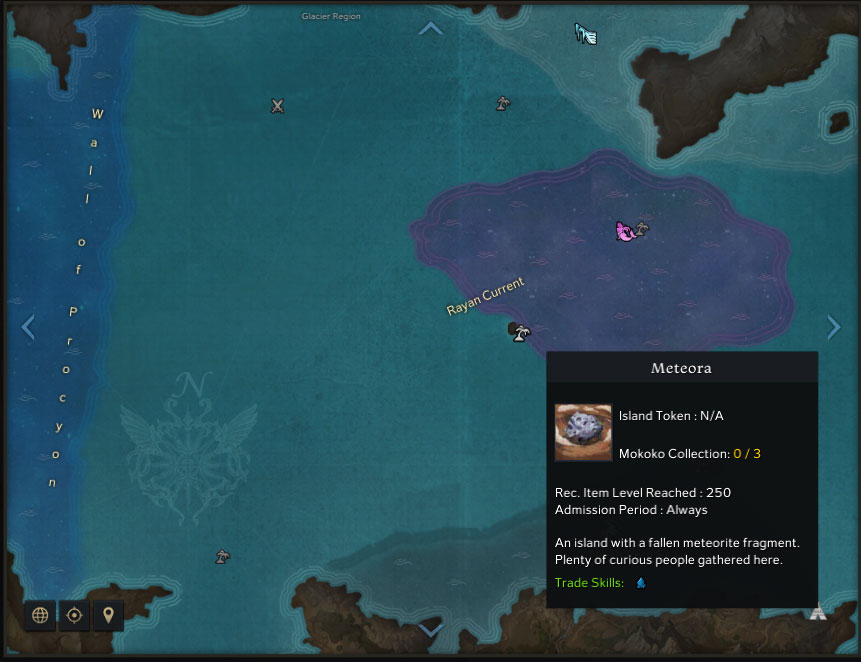Move the map east using the right arrow

pyautogui.click(x=833, y=327)
